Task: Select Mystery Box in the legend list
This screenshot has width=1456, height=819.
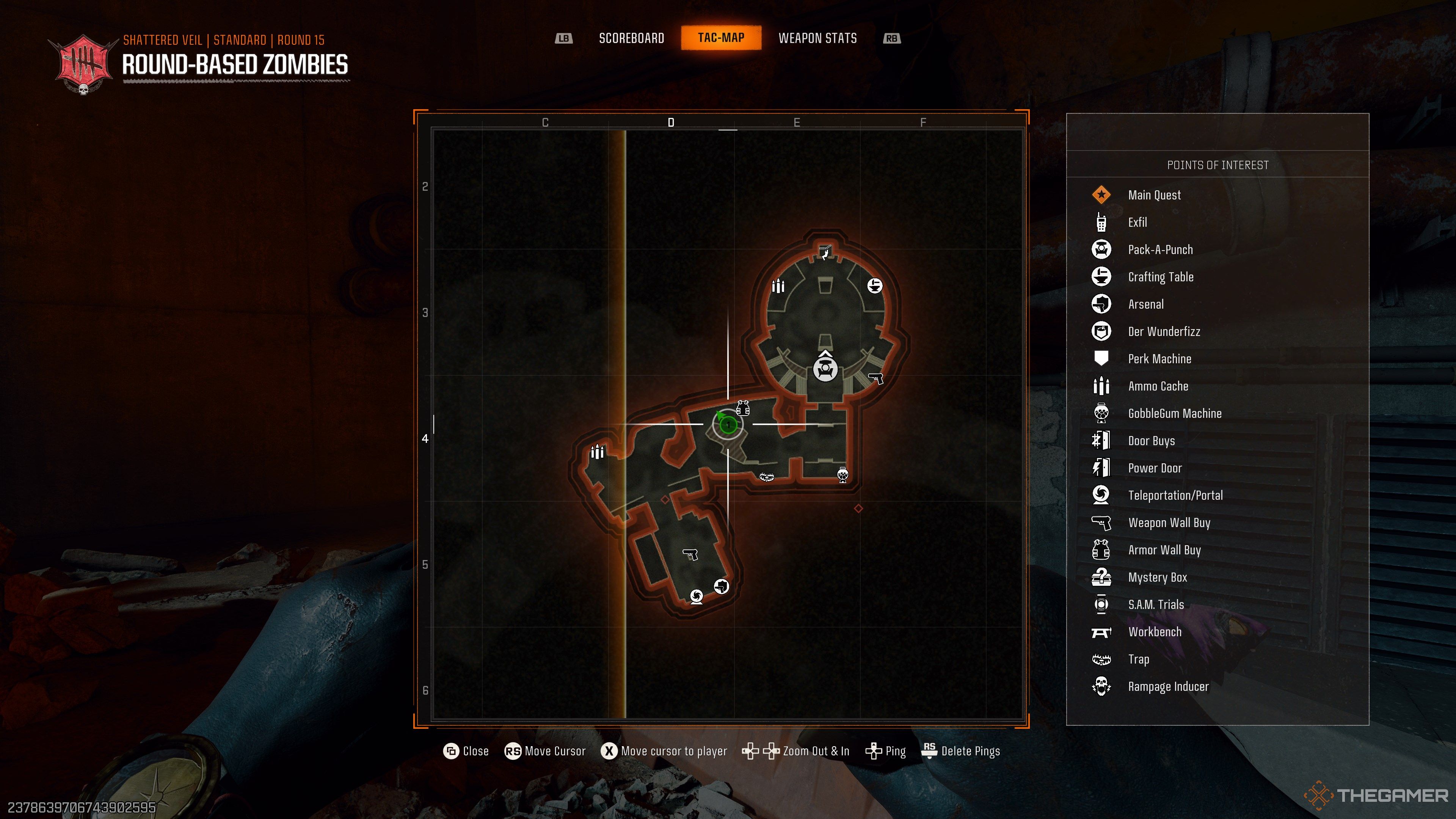Action: (x=1157, y=577)
